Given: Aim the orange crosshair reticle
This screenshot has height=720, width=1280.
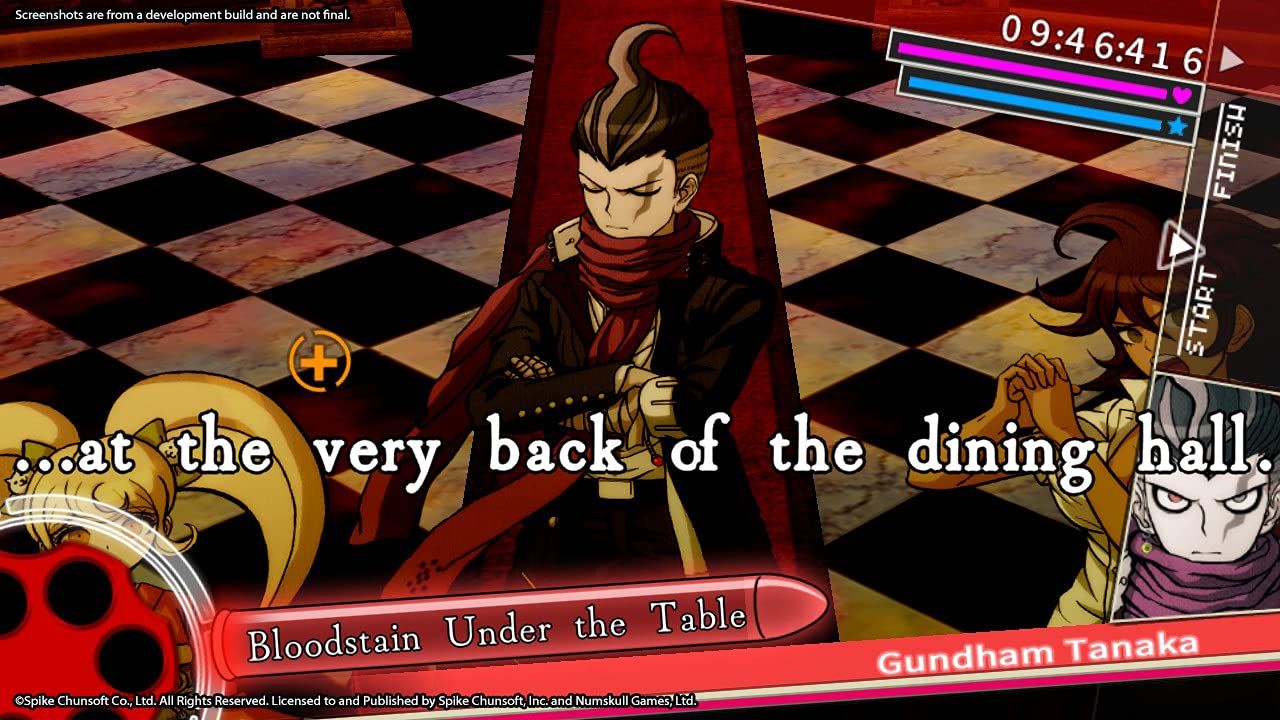Looking at the screenshot, I should [318, 363].
